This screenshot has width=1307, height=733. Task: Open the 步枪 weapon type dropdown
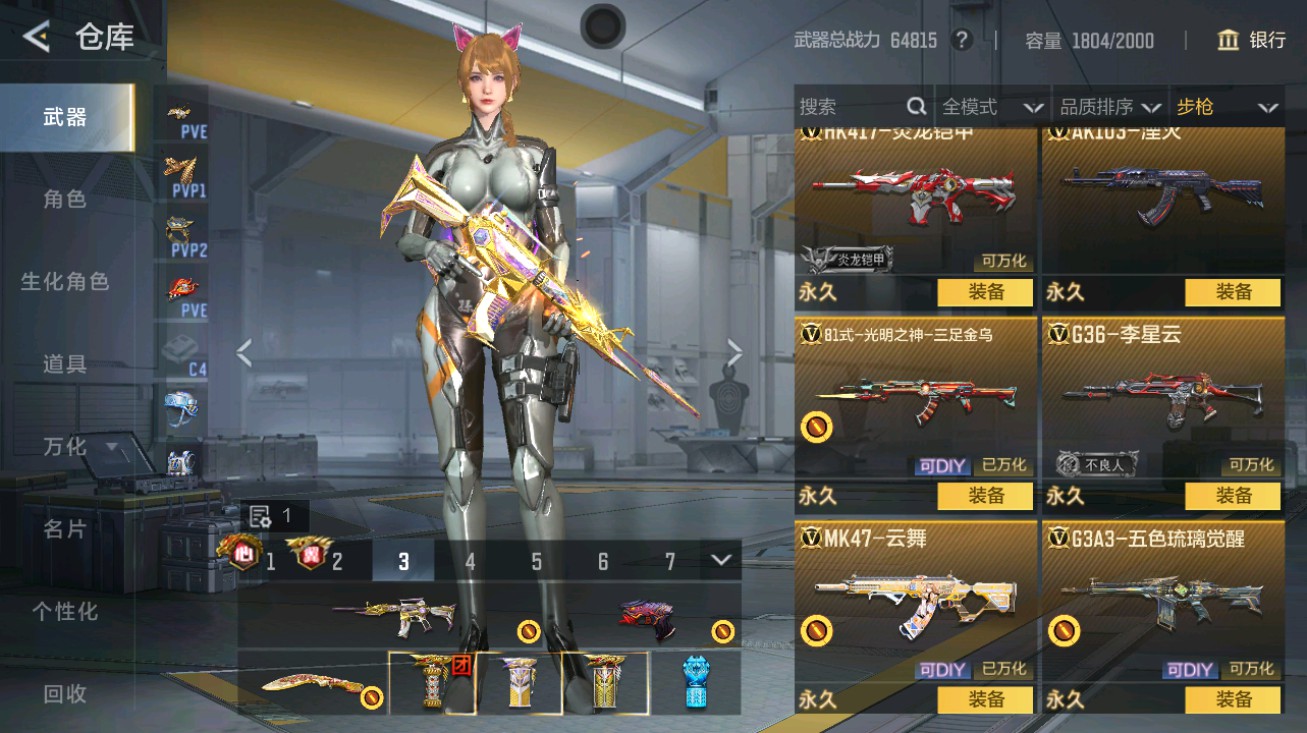1226,107
